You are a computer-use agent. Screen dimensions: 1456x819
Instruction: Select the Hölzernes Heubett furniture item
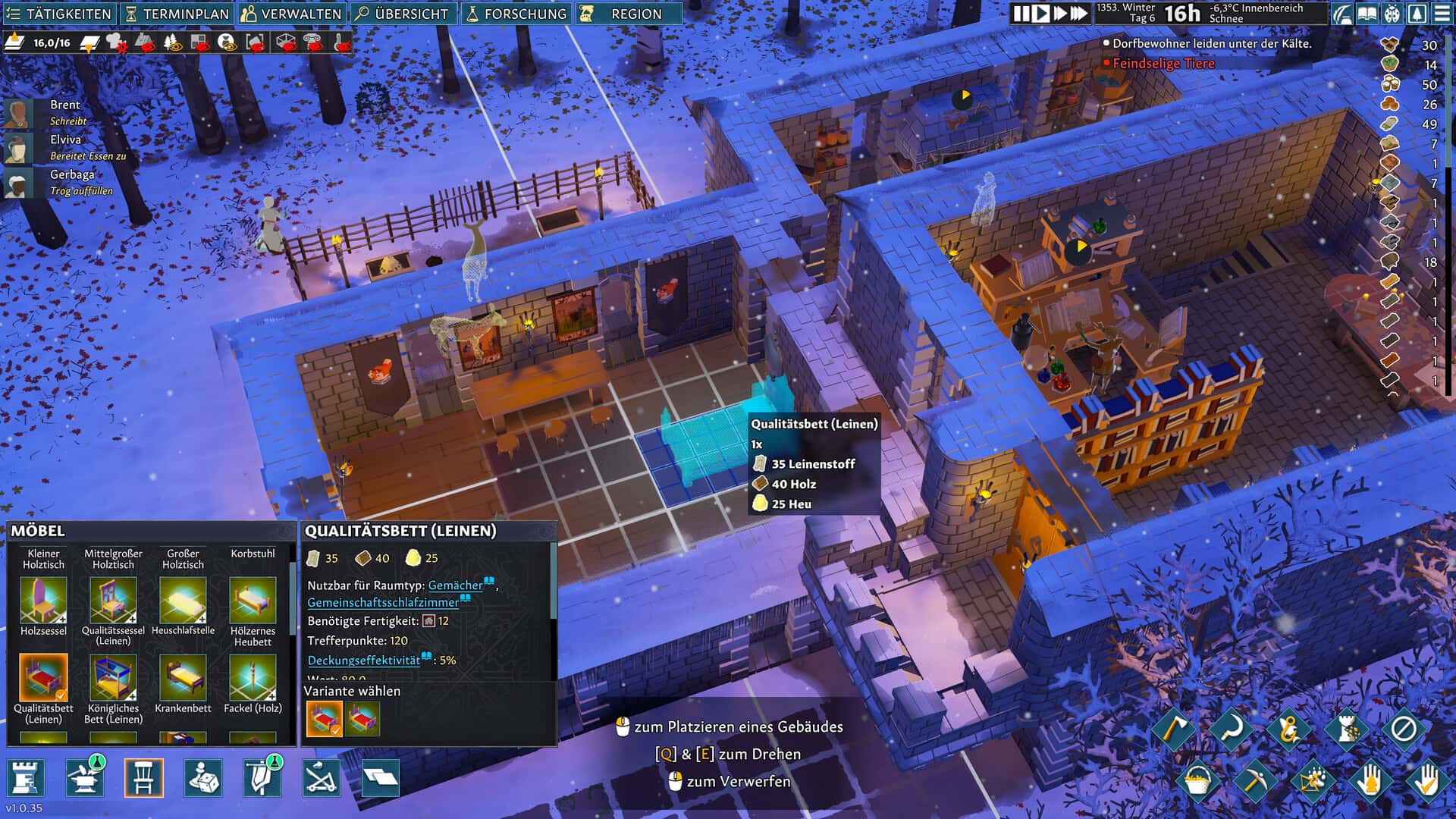(253, 601)
